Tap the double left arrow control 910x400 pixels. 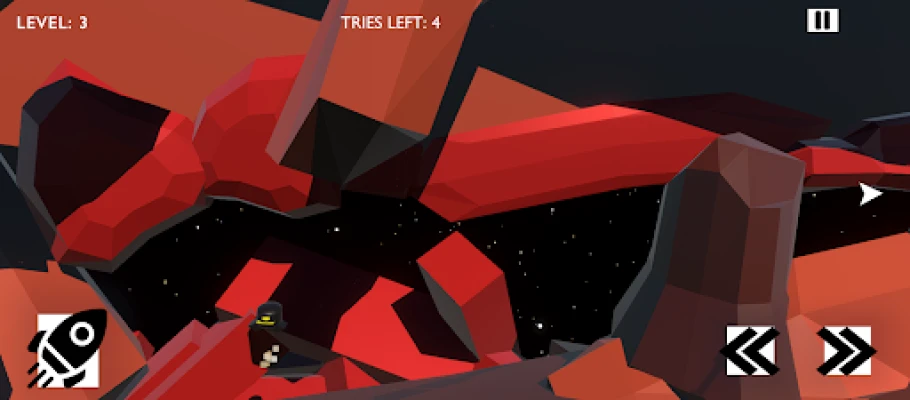[x=751, y=350]
